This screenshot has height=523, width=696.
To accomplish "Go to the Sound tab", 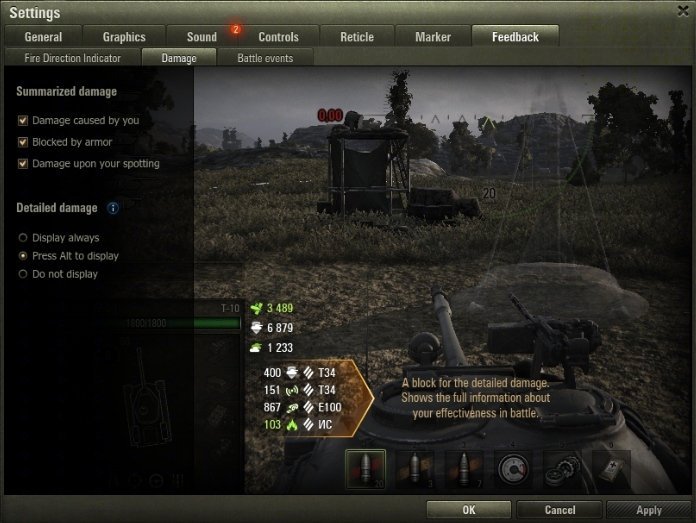I will coord(201,37).
